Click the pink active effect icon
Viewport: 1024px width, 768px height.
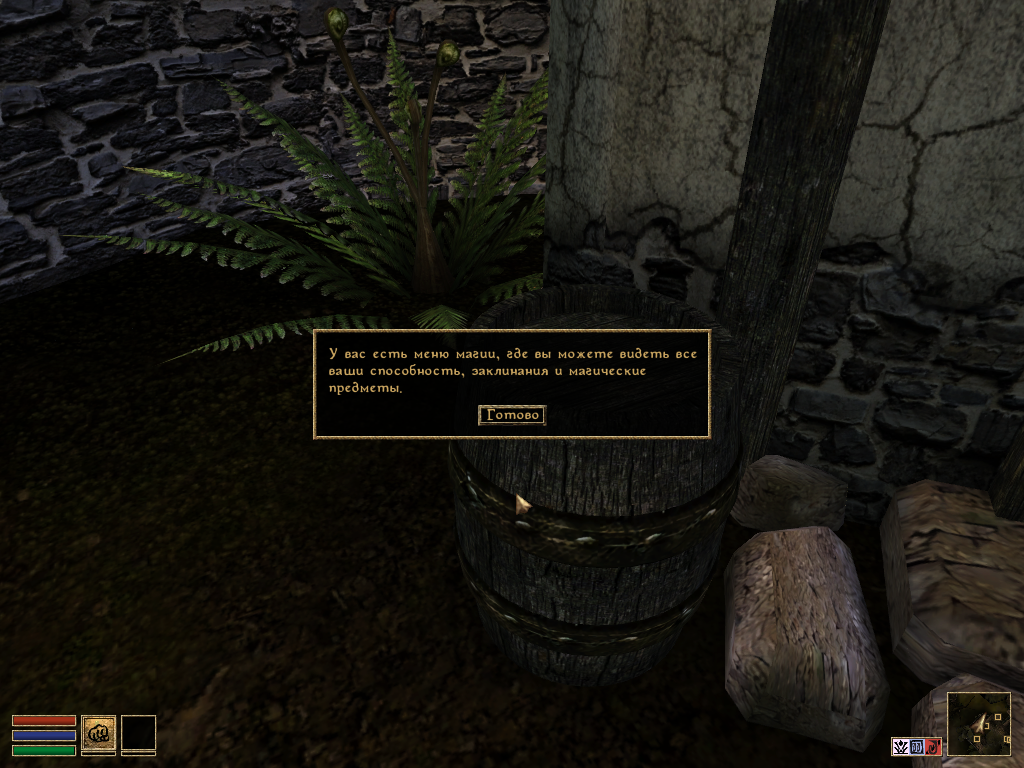coord(900,746)
